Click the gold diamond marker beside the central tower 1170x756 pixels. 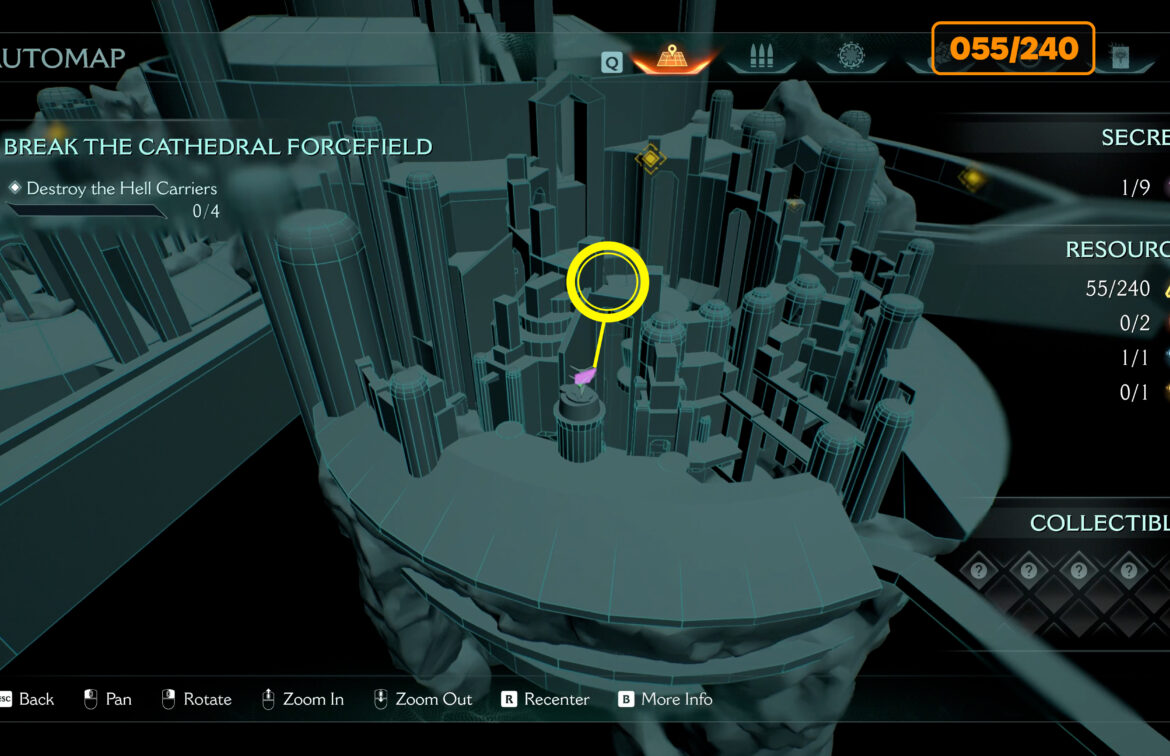[650, 157]
